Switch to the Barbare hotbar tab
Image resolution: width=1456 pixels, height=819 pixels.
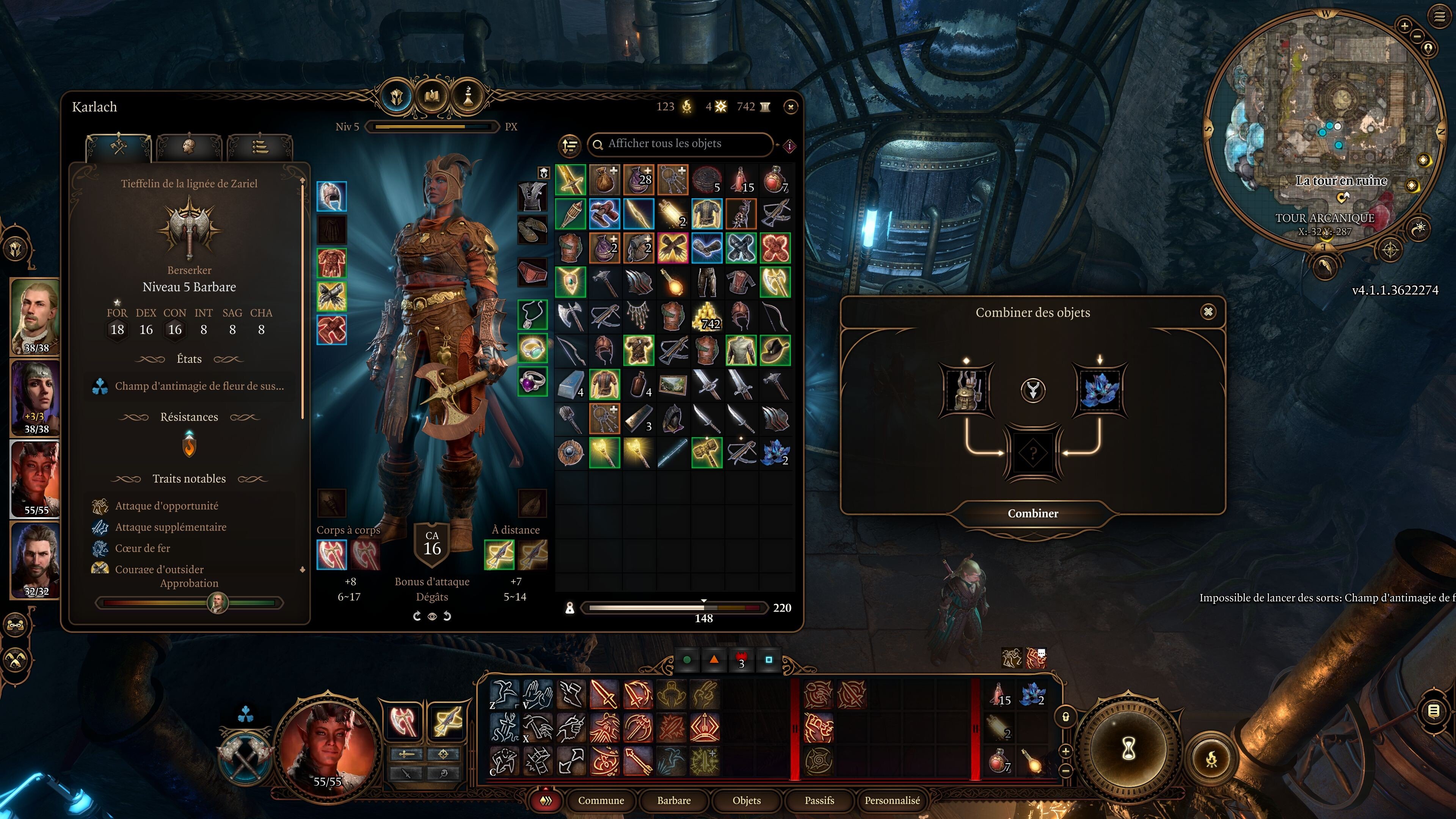pos(674,800)
